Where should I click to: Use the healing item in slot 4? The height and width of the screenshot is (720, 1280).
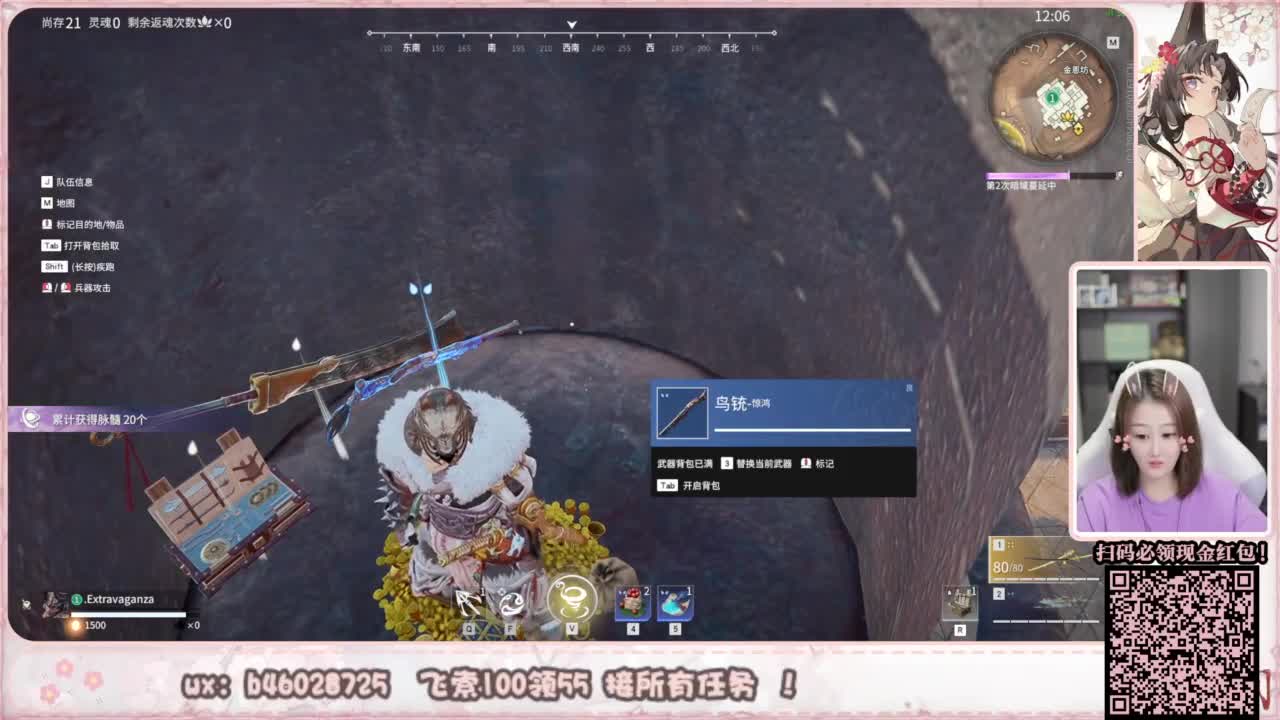[x=632, y=602]
